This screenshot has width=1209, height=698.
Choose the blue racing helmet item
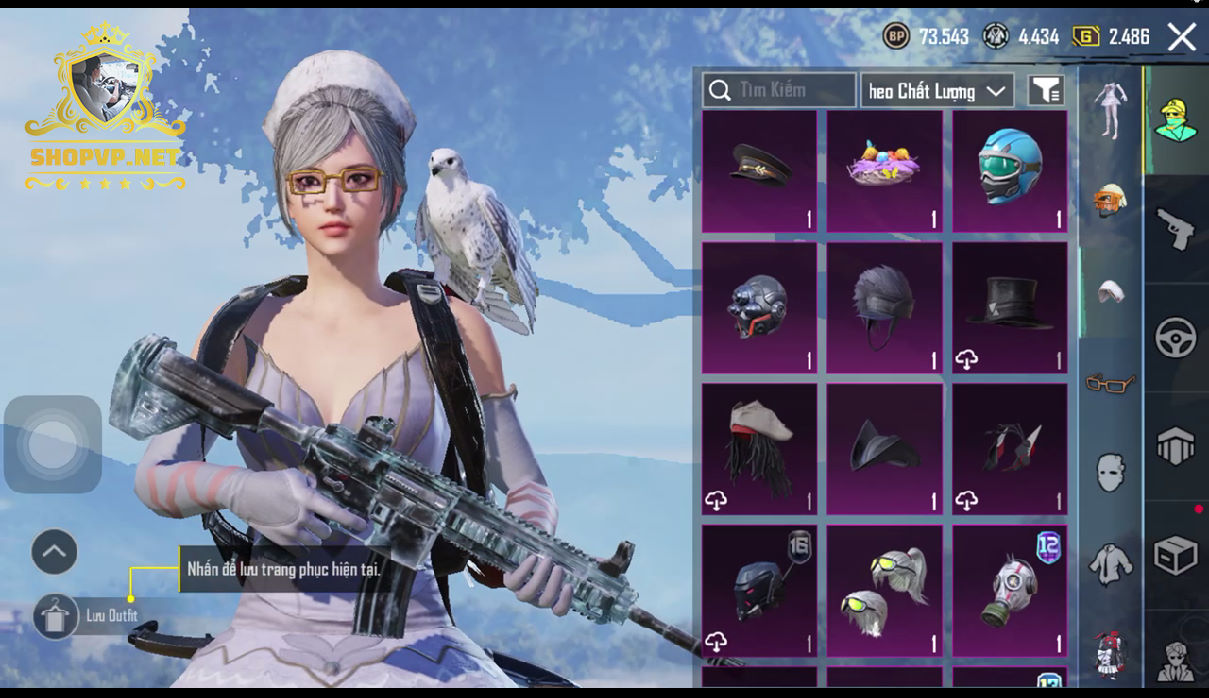click(1010, 171)
